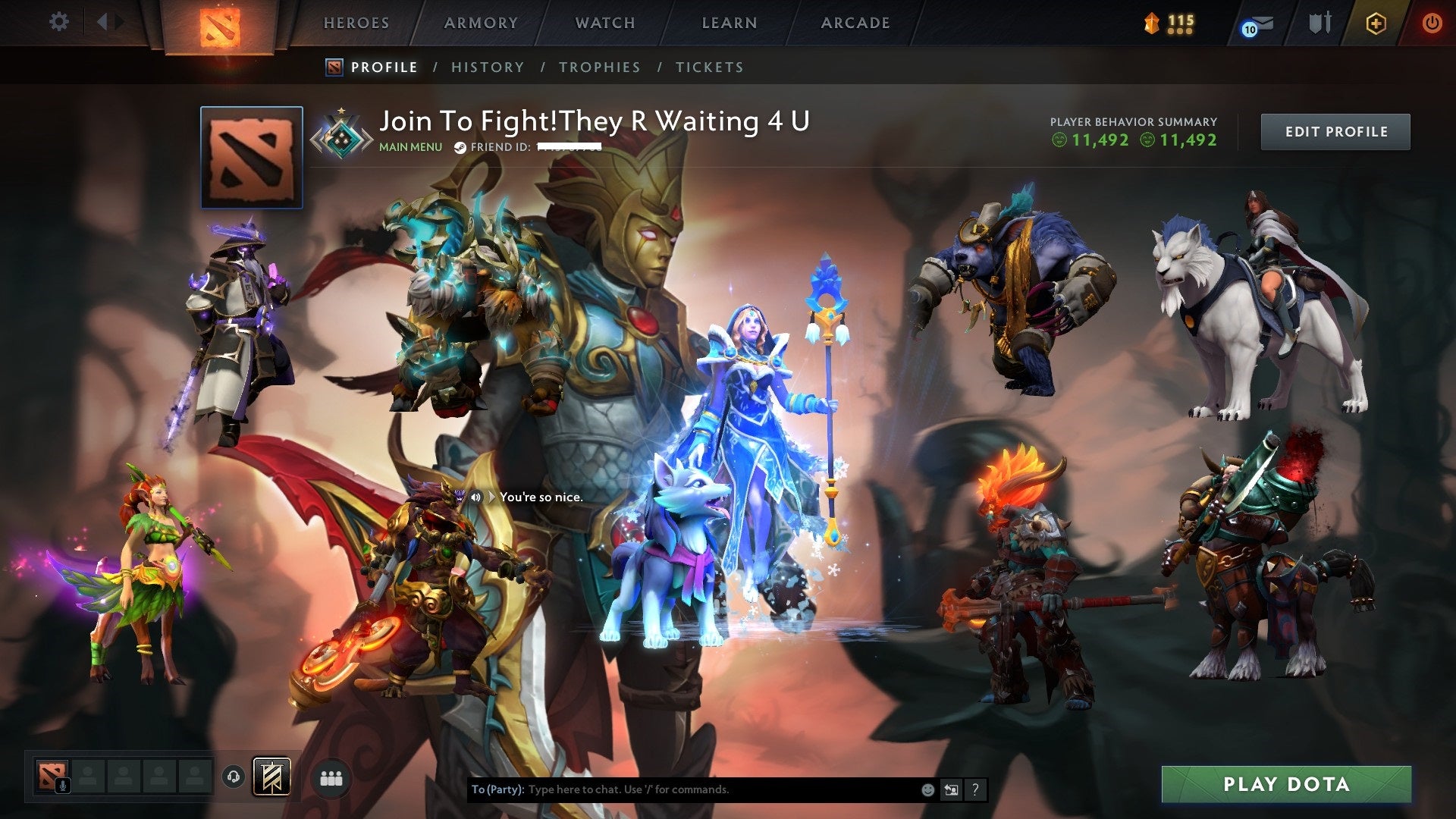
Task: Open the TROPHIES tab
Action: [x=599, y=67]
